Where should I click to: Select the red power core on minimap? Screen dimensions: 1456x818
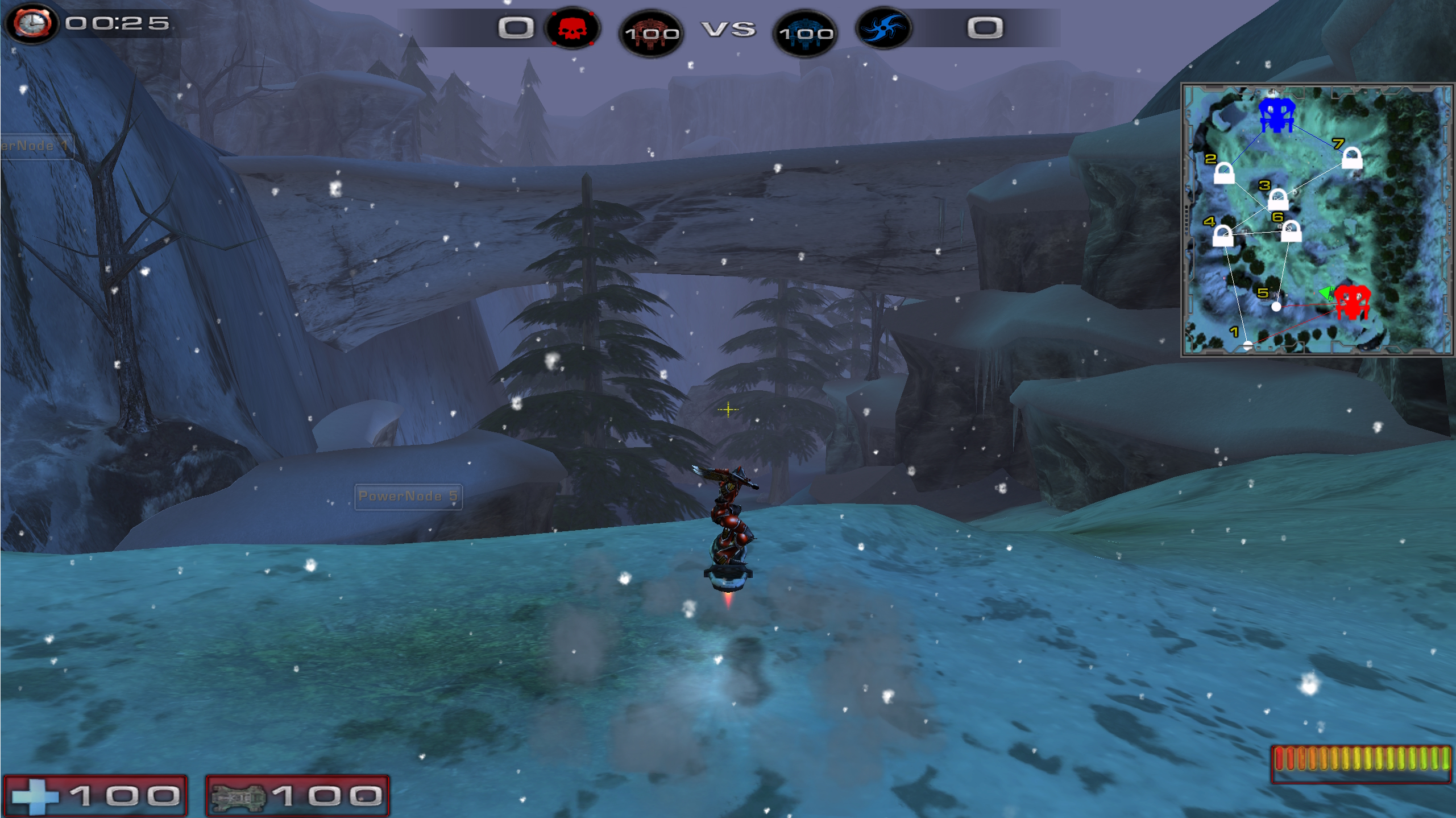pyautogui.click(x=1351, y=302)
